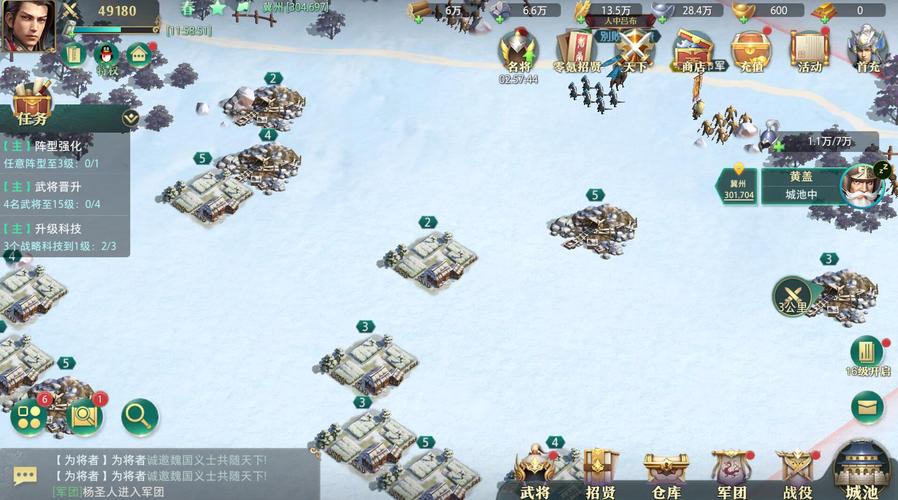Open the magnifying glass search
This screenshot has height=500, width=898.
[139, 415]
